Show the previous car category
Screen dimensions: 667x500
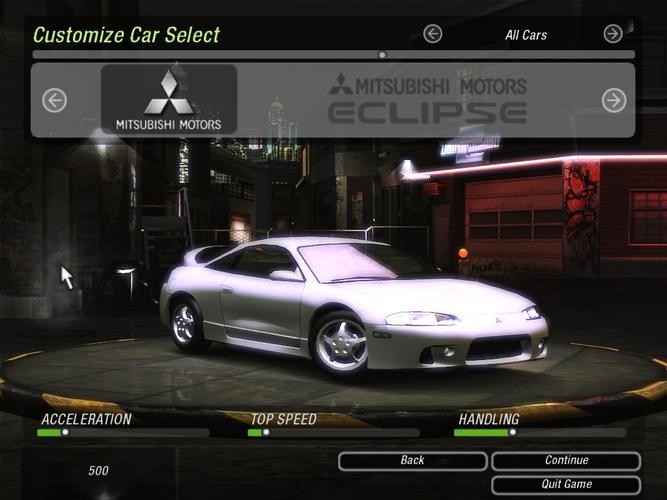(432, 34)
